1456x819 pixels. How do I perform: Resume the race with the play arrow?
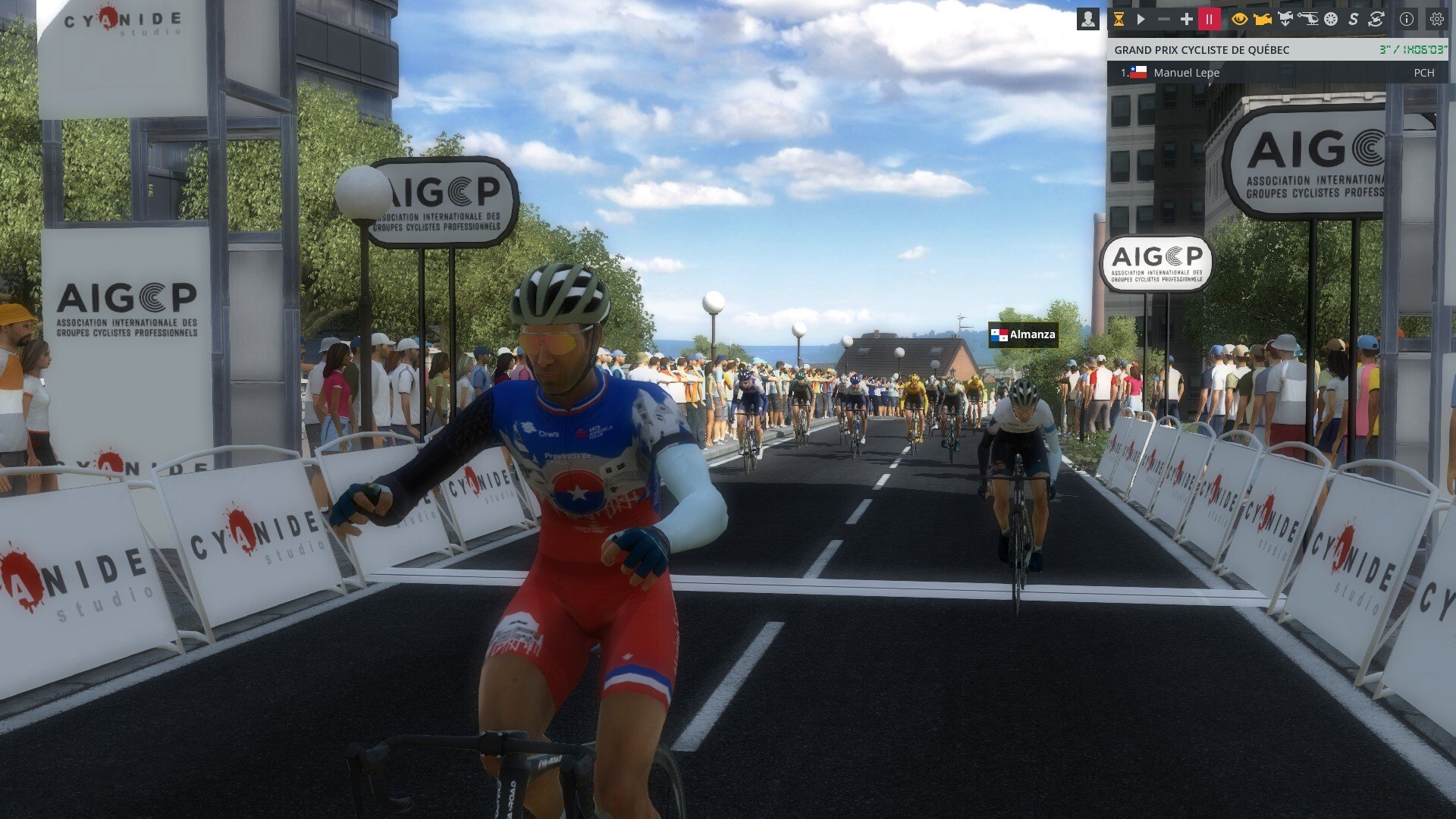tap(1141, 20)
